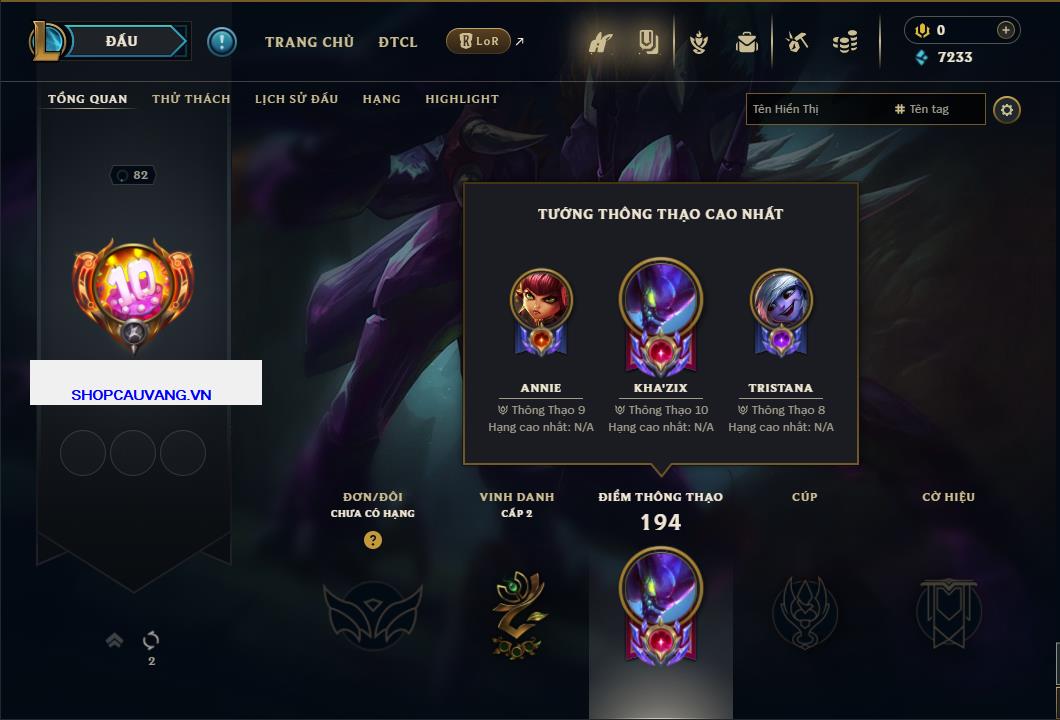This screenshot has height=720, width=1060.
Task: Select the TỔNG QUAN overview tab
Action: pyautogui.click(x=88, y=99)
